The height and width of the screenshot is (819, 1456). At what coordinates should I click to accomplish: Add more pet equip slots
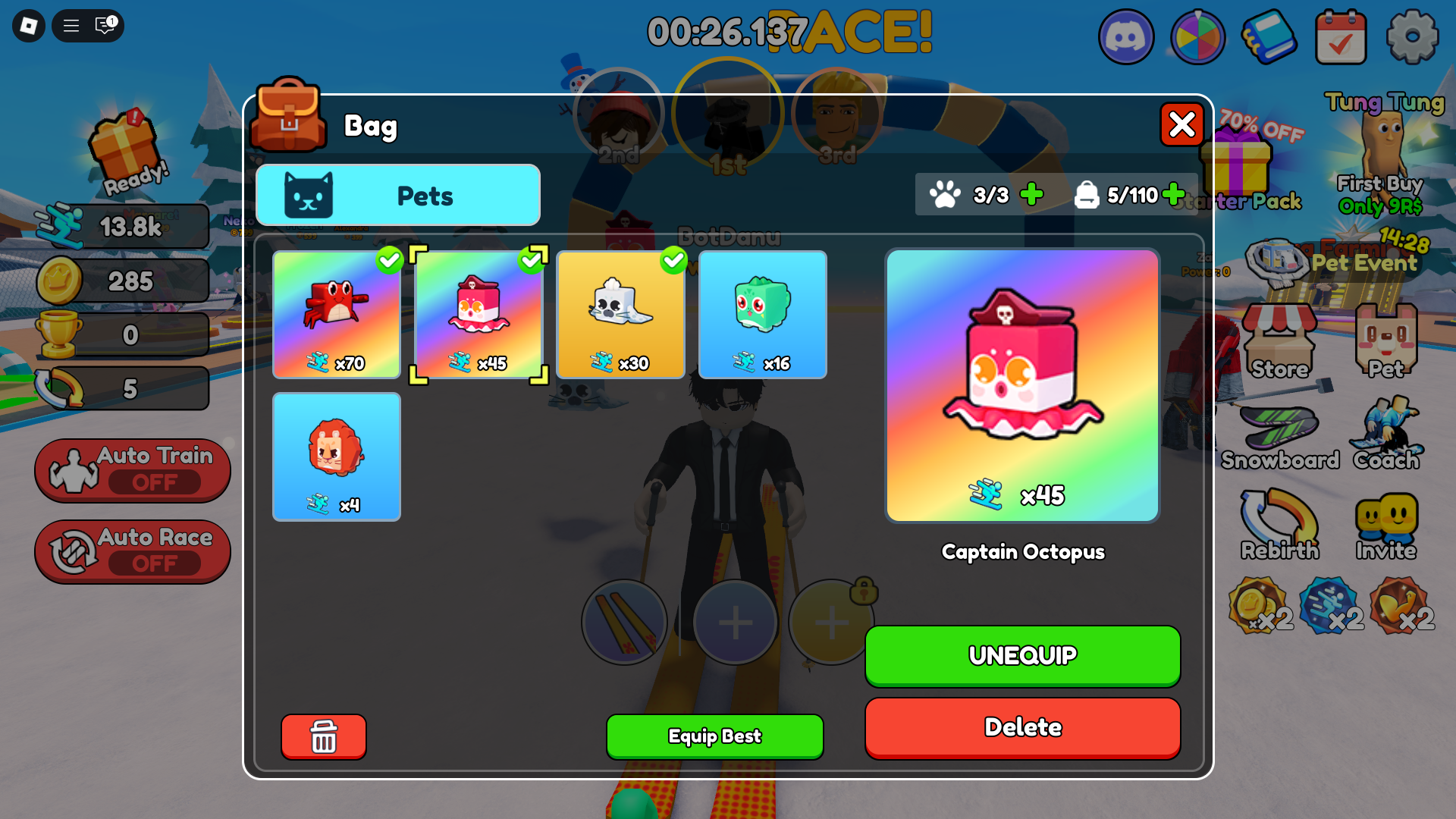click(x=1031, y=195)
